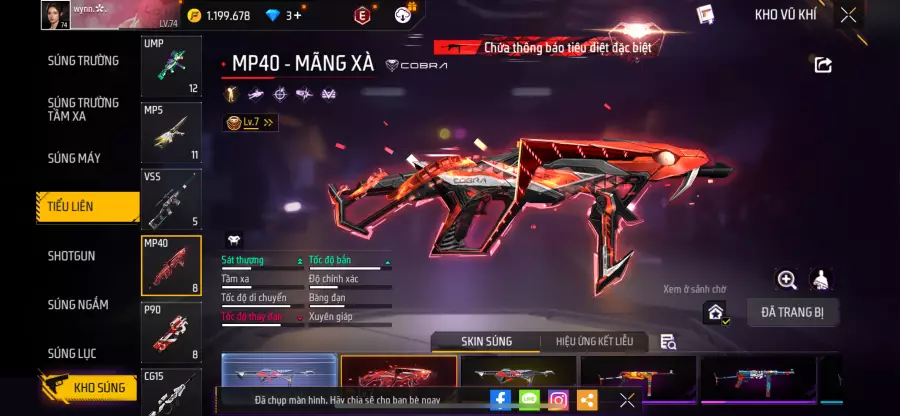Open the Súng Máy weapon category
900x416 pixels.
pyautogui.click(x=74, y=158)
